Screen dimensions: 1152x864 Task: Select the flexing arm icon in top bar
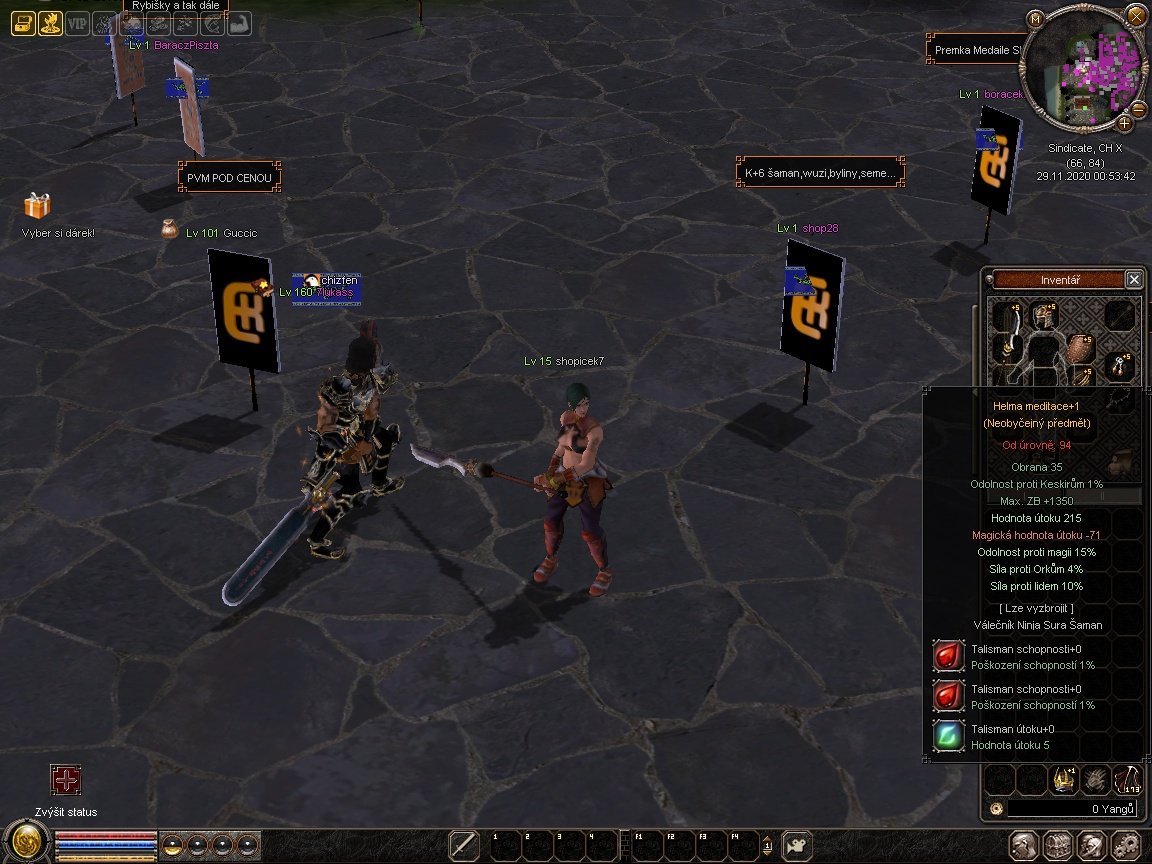[x=239, y=23]
